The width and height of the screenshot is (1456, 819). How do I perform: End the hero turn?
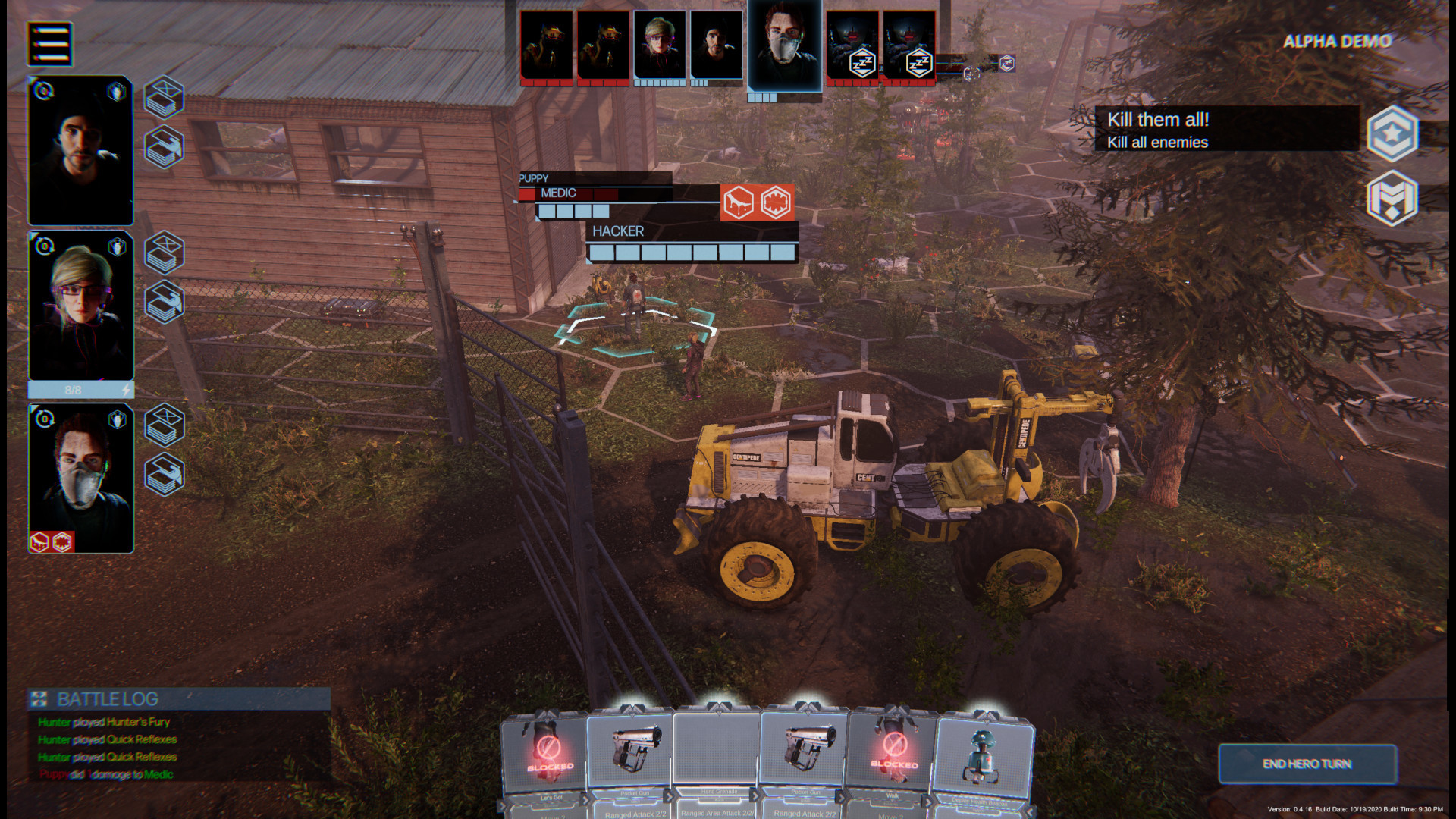point(1307,764)
